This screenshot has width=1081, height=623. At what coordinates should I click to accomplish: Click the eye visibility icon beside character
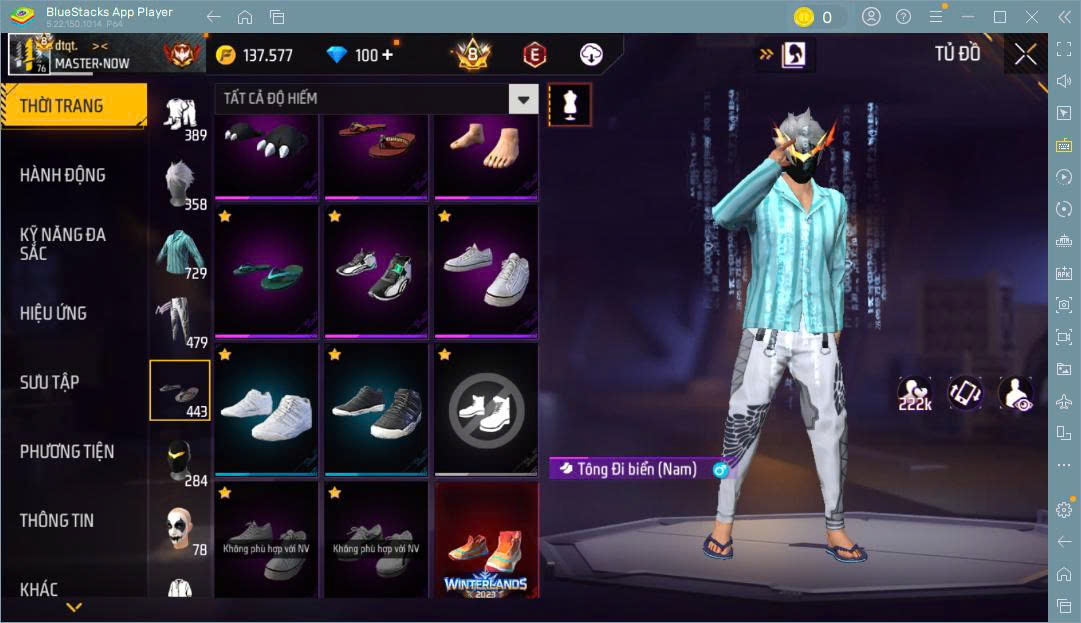1016,393
